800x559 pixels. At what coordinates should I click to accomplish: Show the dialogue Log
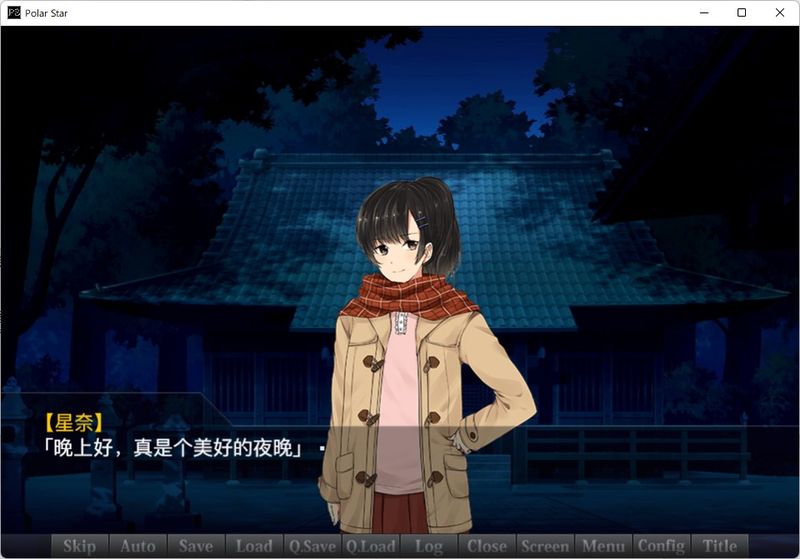point(429,546)
